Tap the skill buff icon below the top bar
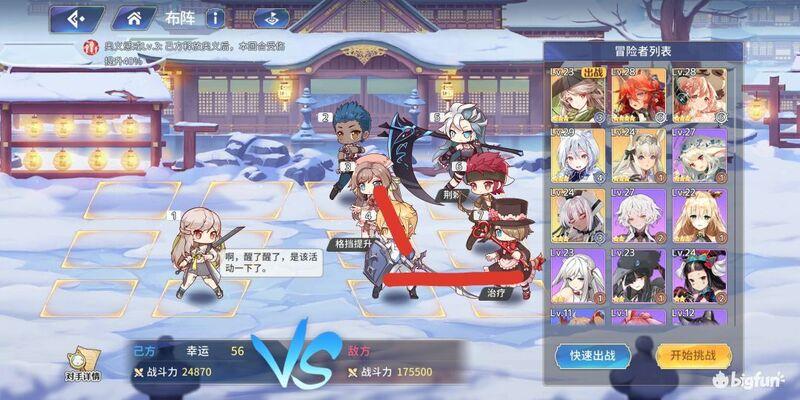 point(89,45)
